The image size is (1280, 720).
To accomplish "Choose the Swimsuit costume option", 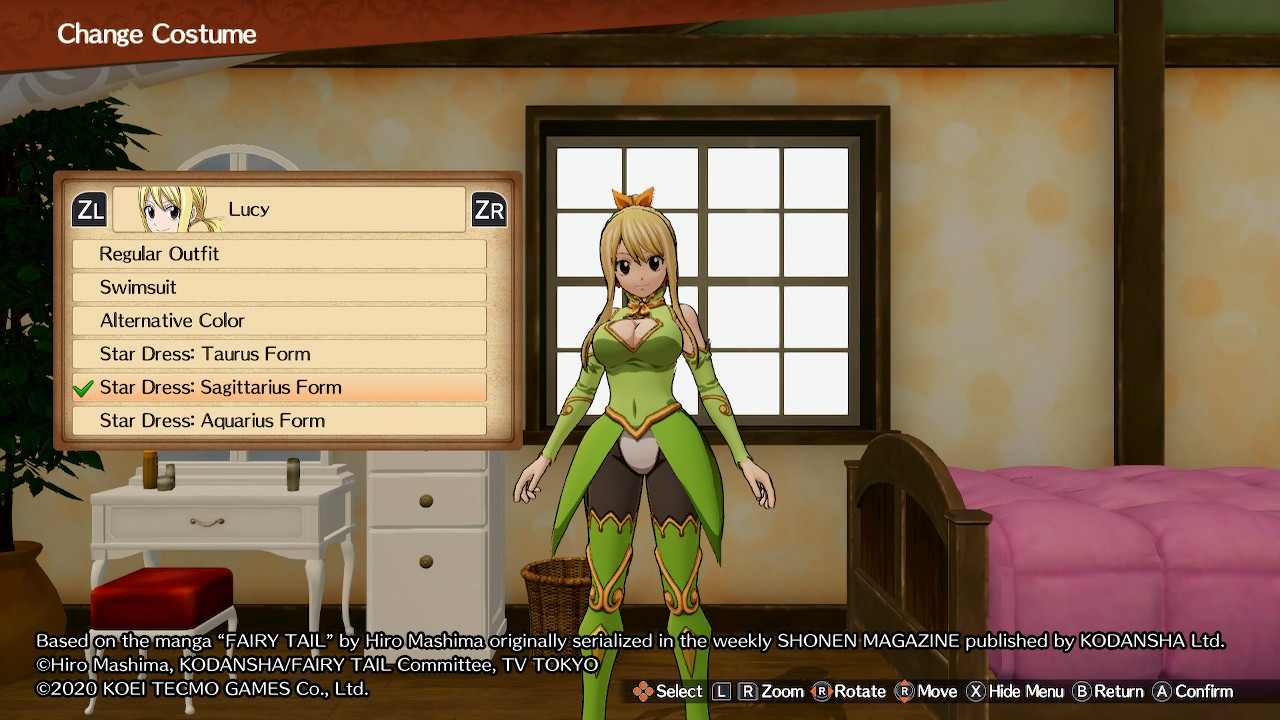I will coord(279,287).
